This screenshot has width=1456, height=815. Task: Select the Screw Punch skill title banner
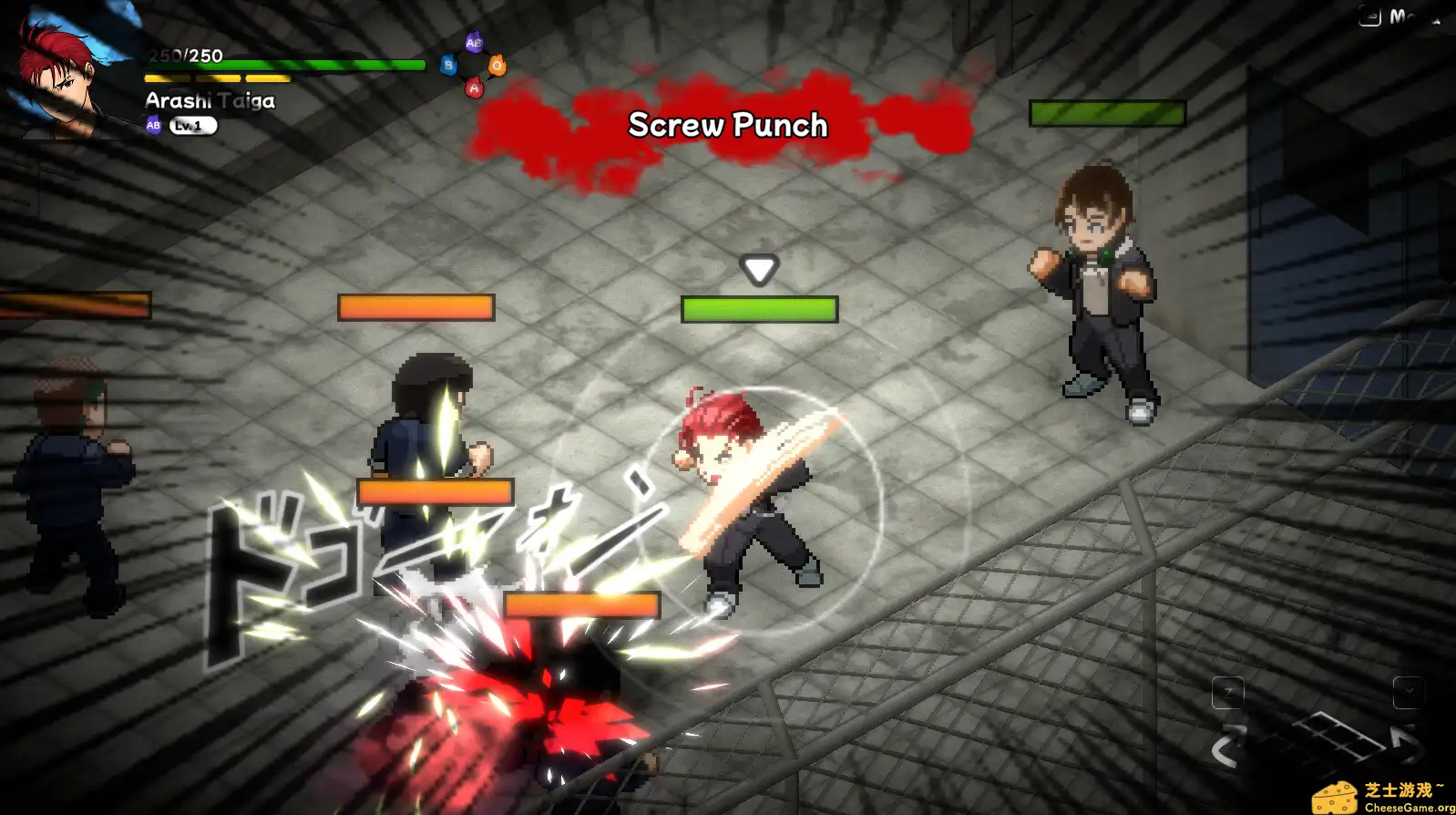tap(726, 125)
